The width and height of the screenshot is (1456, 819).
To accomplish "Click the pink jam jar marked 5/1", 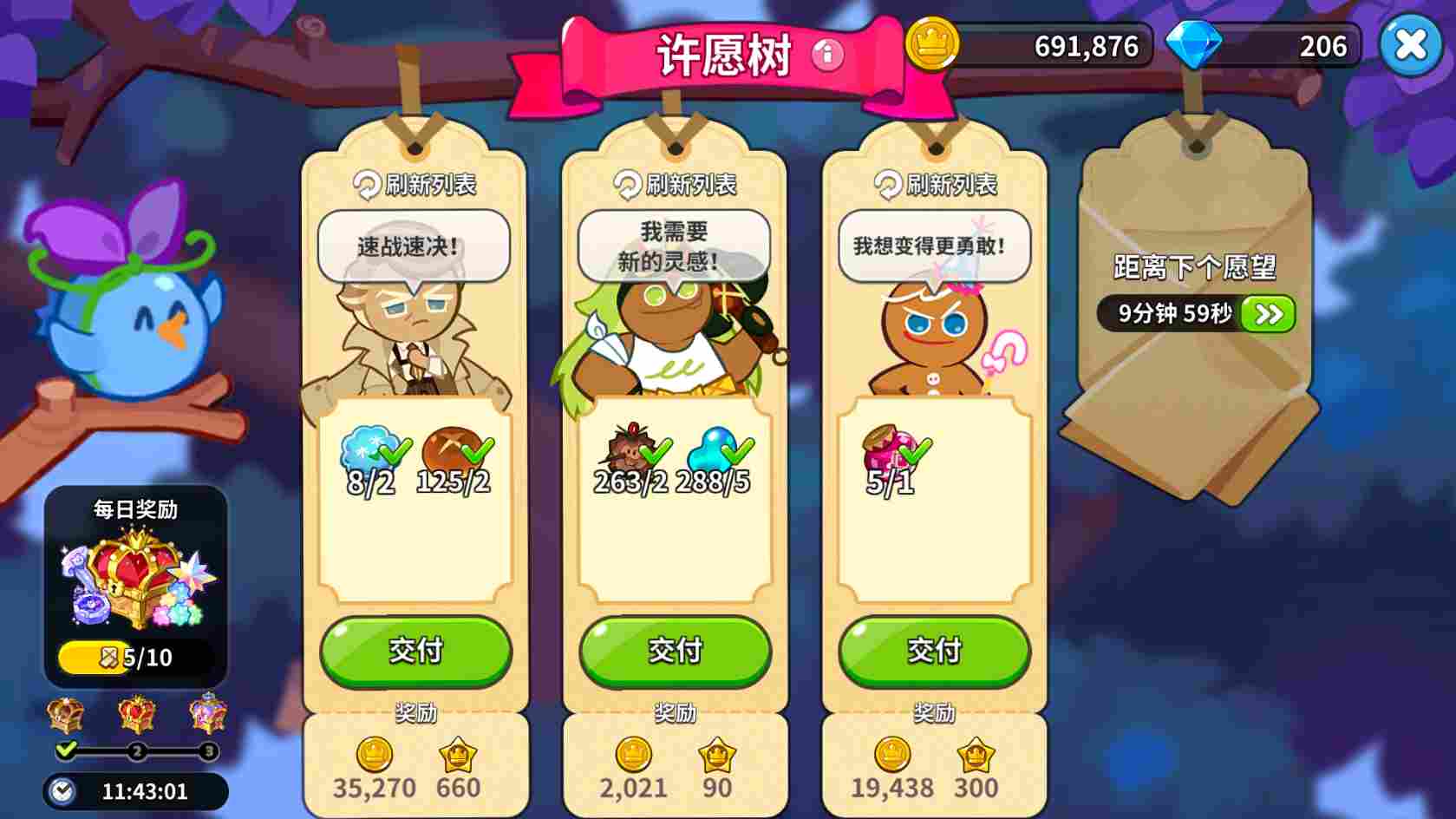I will [891, 449].
